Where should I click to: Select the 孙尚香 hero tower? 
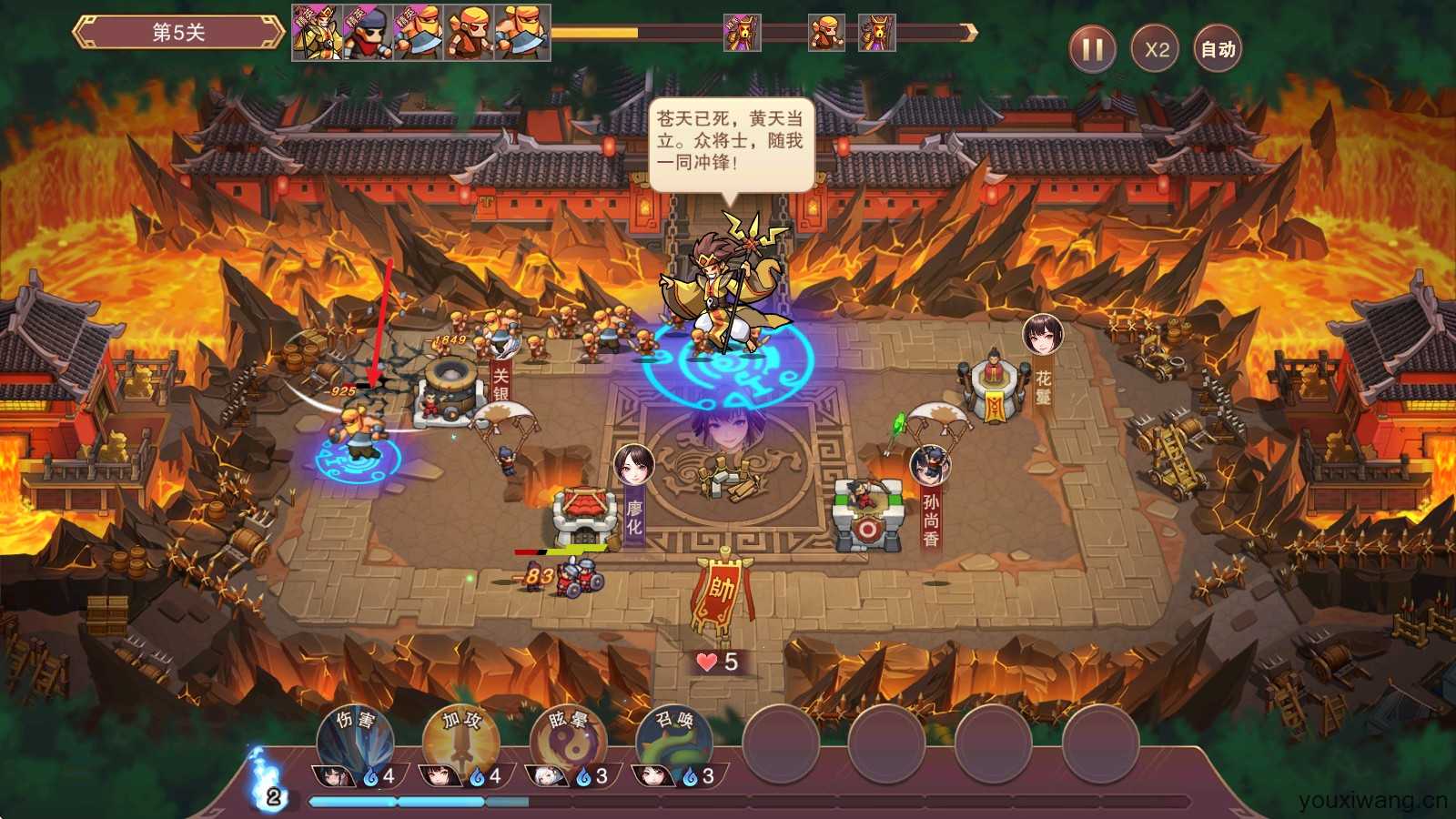coord(866,517)
